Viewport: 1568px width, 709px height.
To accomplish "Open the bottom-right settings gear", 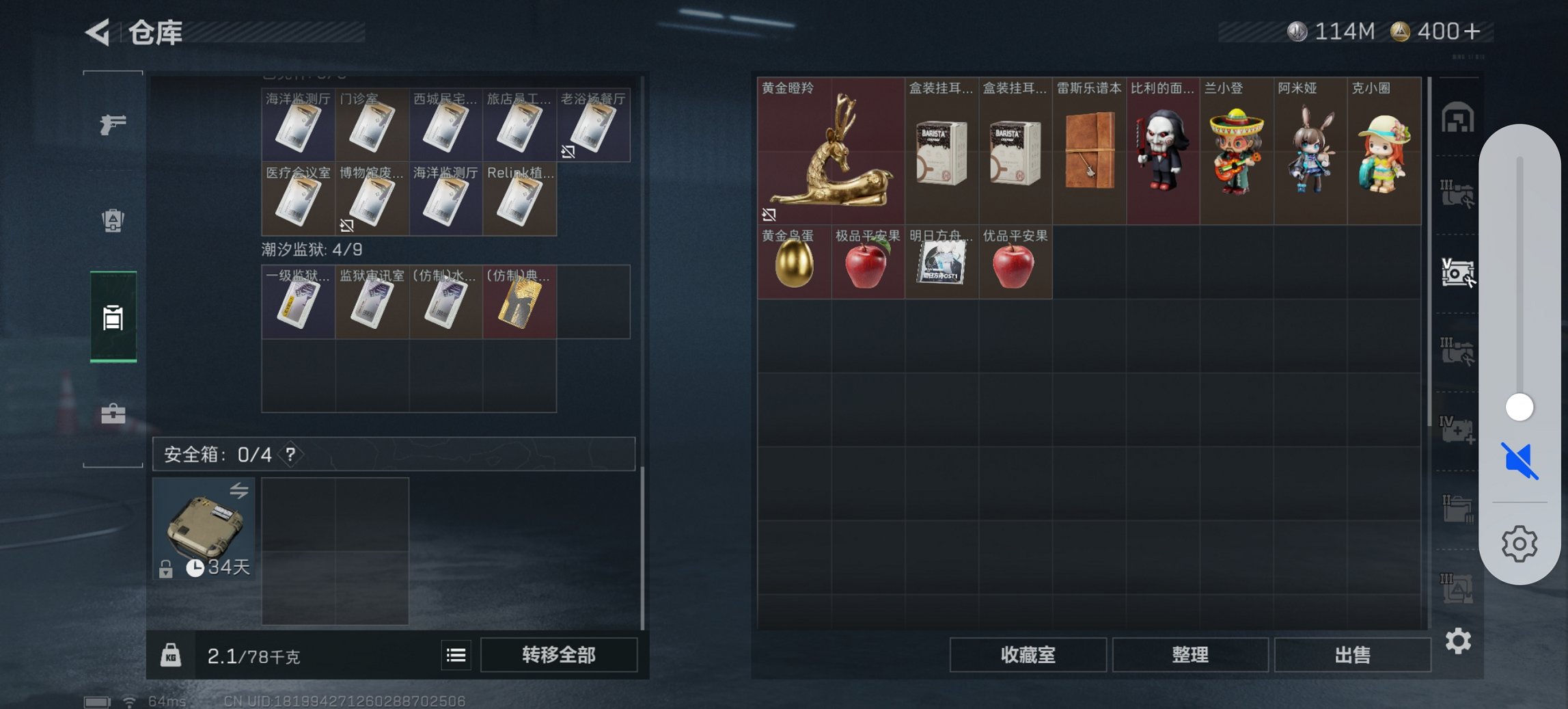I will pyautogui.click(x=1458, y=641).
